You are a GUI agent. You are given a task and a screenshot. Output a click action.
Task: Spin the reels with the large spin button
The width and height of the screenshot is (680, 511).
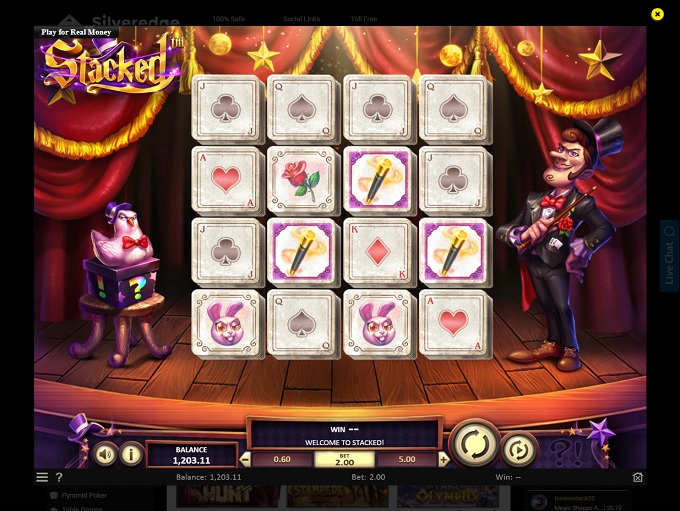pyautogui.click(x=475, y=444)
